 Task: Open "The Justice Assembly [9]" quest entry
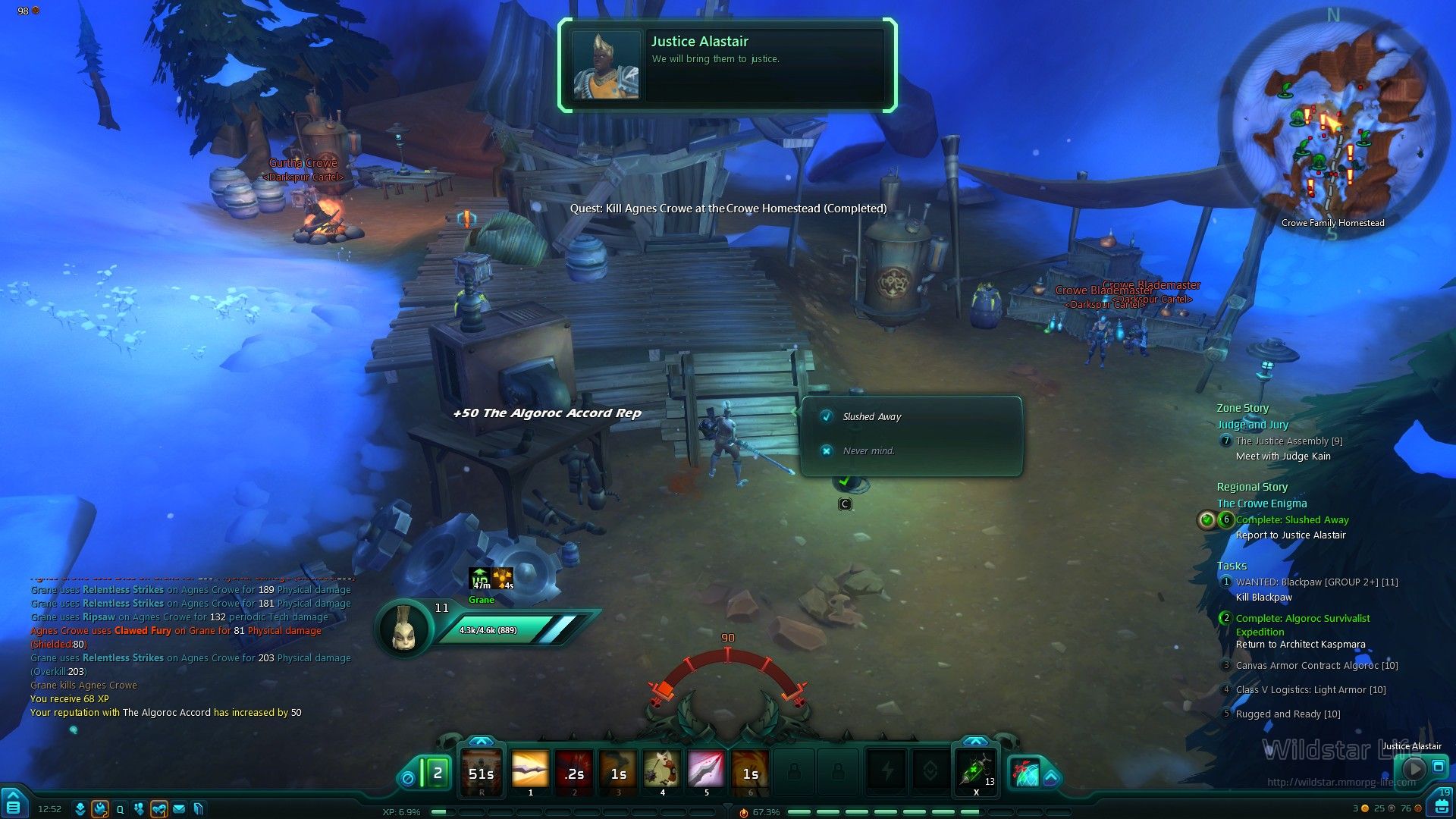tap(1288, 441)
